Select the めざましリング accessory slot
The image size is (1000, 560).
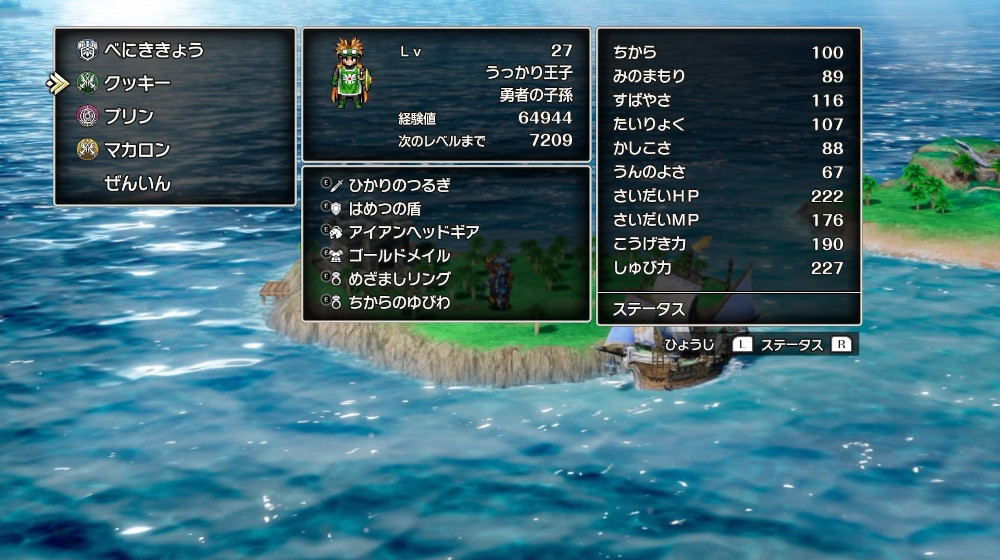point(399,278)
